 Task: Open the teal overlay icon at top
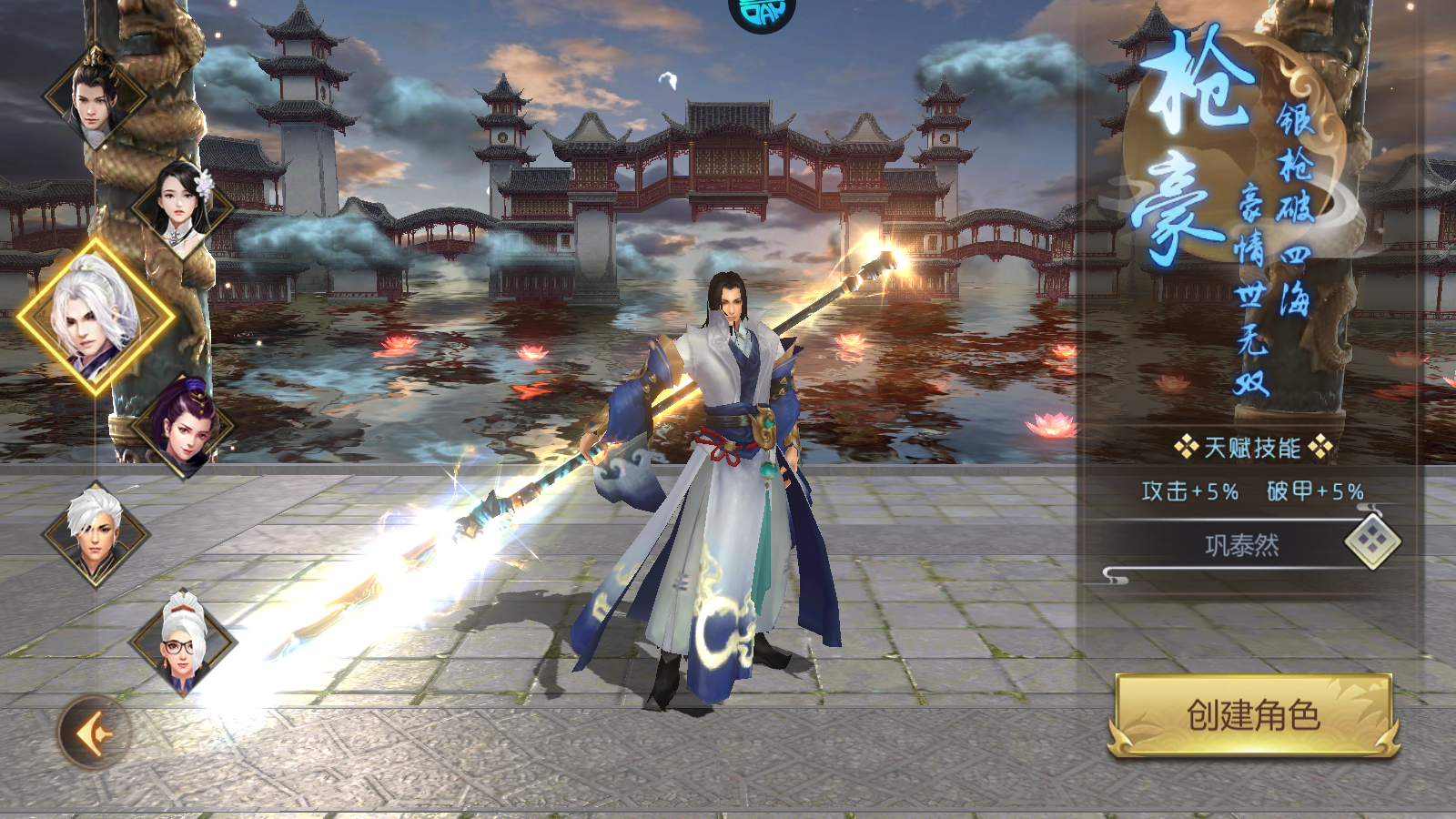click(x=762, y=13)
